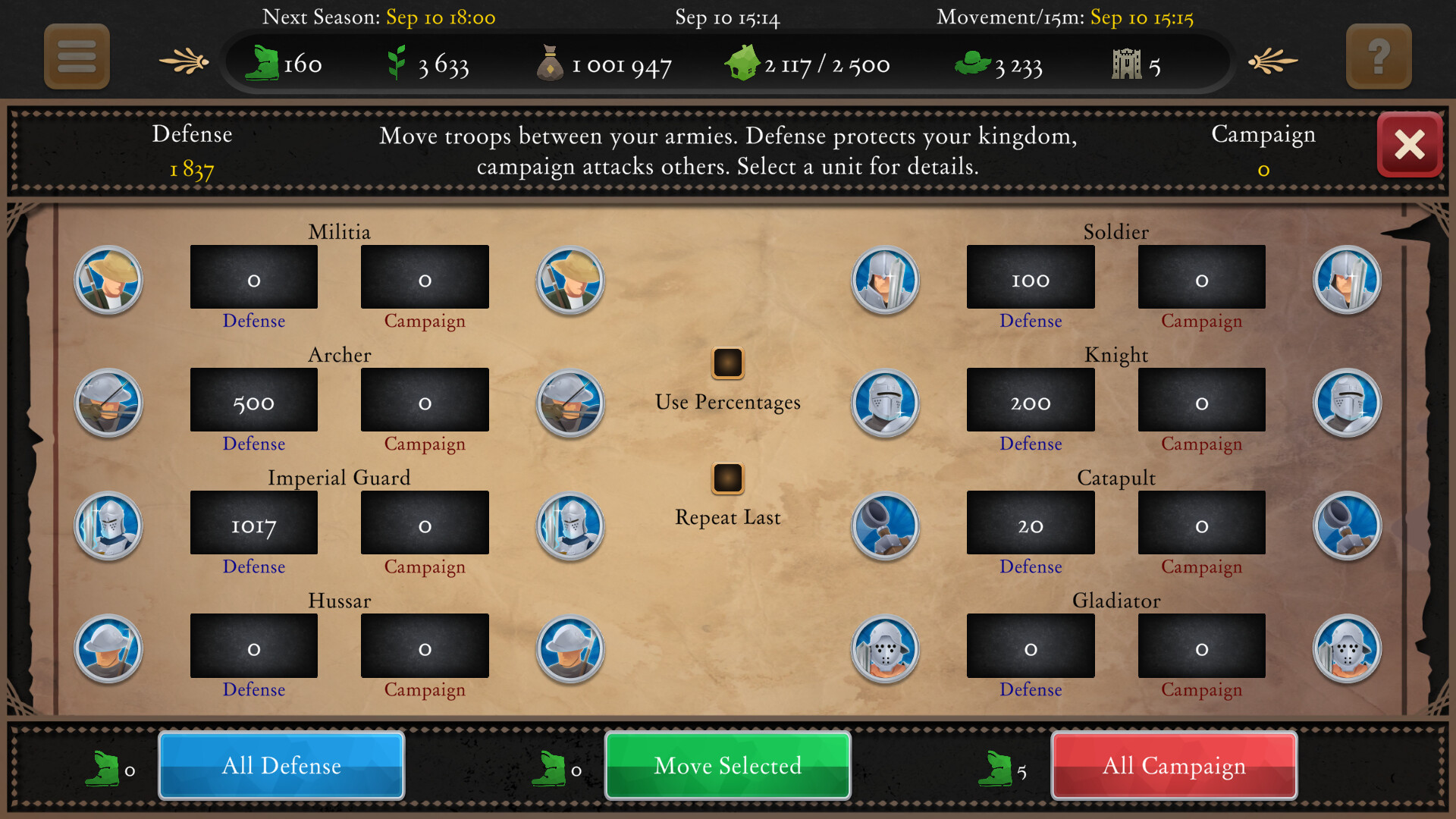
Task: Click the Imperial Guard unit icon
Action: click(108, 526)
